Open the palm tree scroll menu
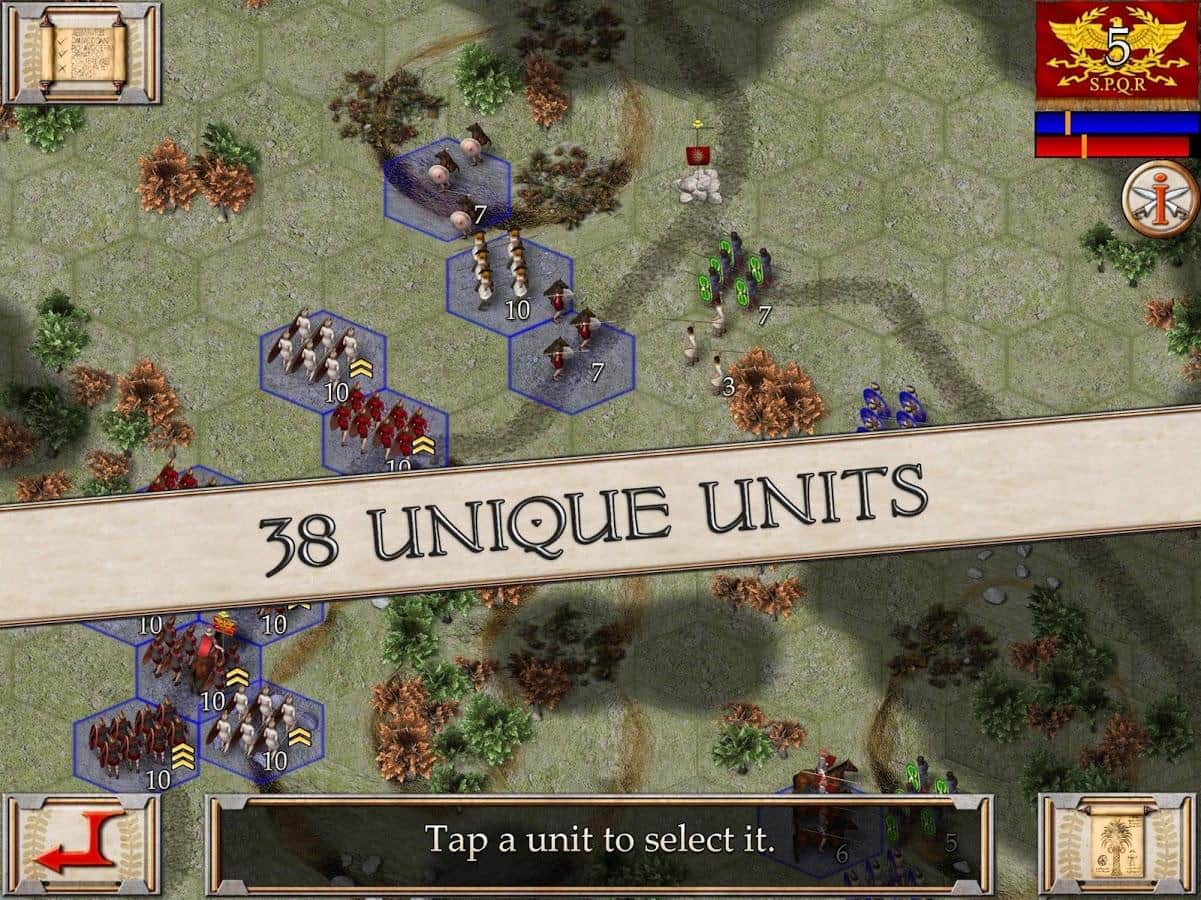 click(x=1117, y=845)
